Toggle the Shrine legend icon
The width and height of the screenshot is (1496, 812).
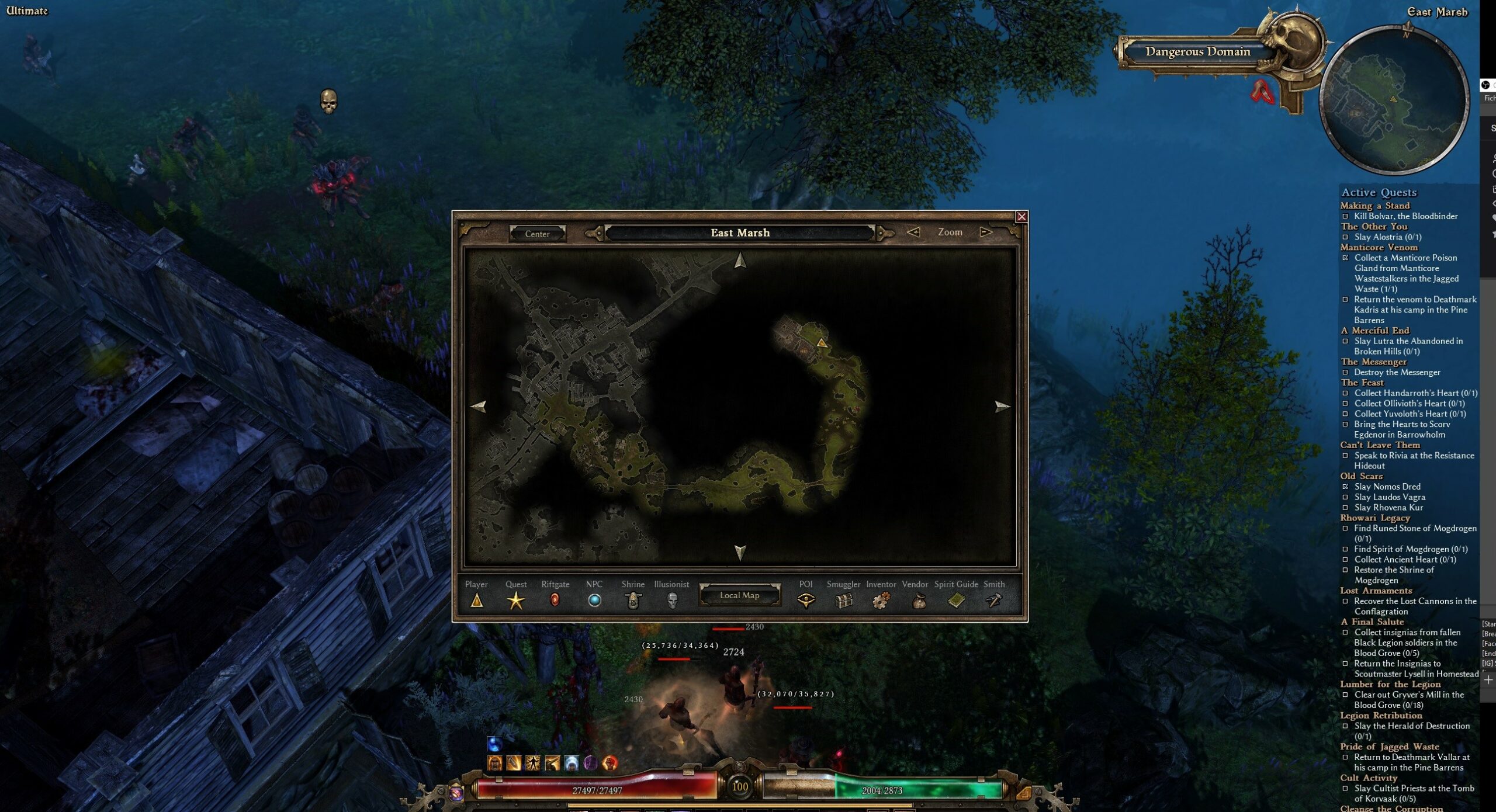tap(633, 600)
